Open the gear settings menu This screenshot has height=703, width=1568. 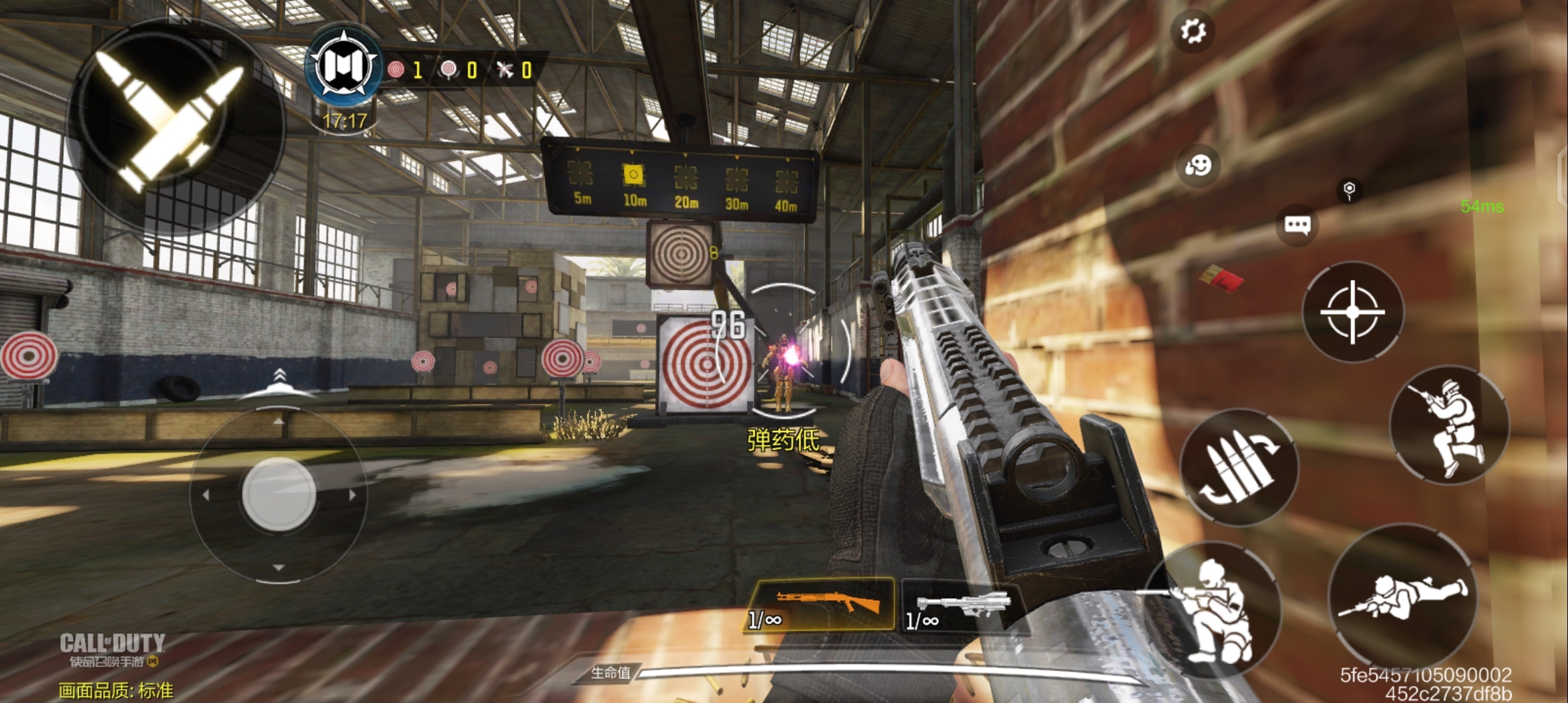click(1193, 31)
